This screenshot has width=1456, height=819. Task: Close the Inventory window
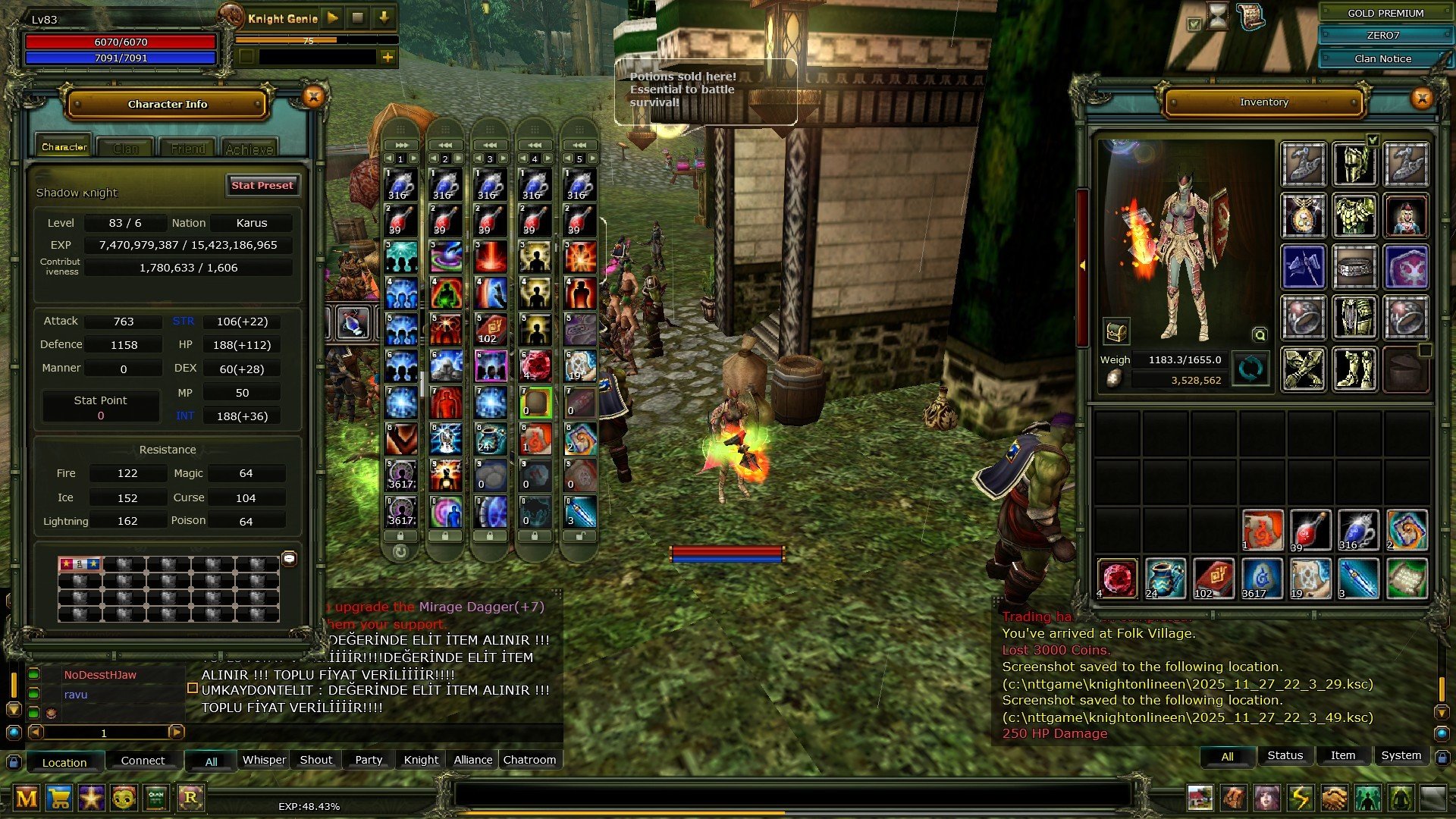(1422, 98)
